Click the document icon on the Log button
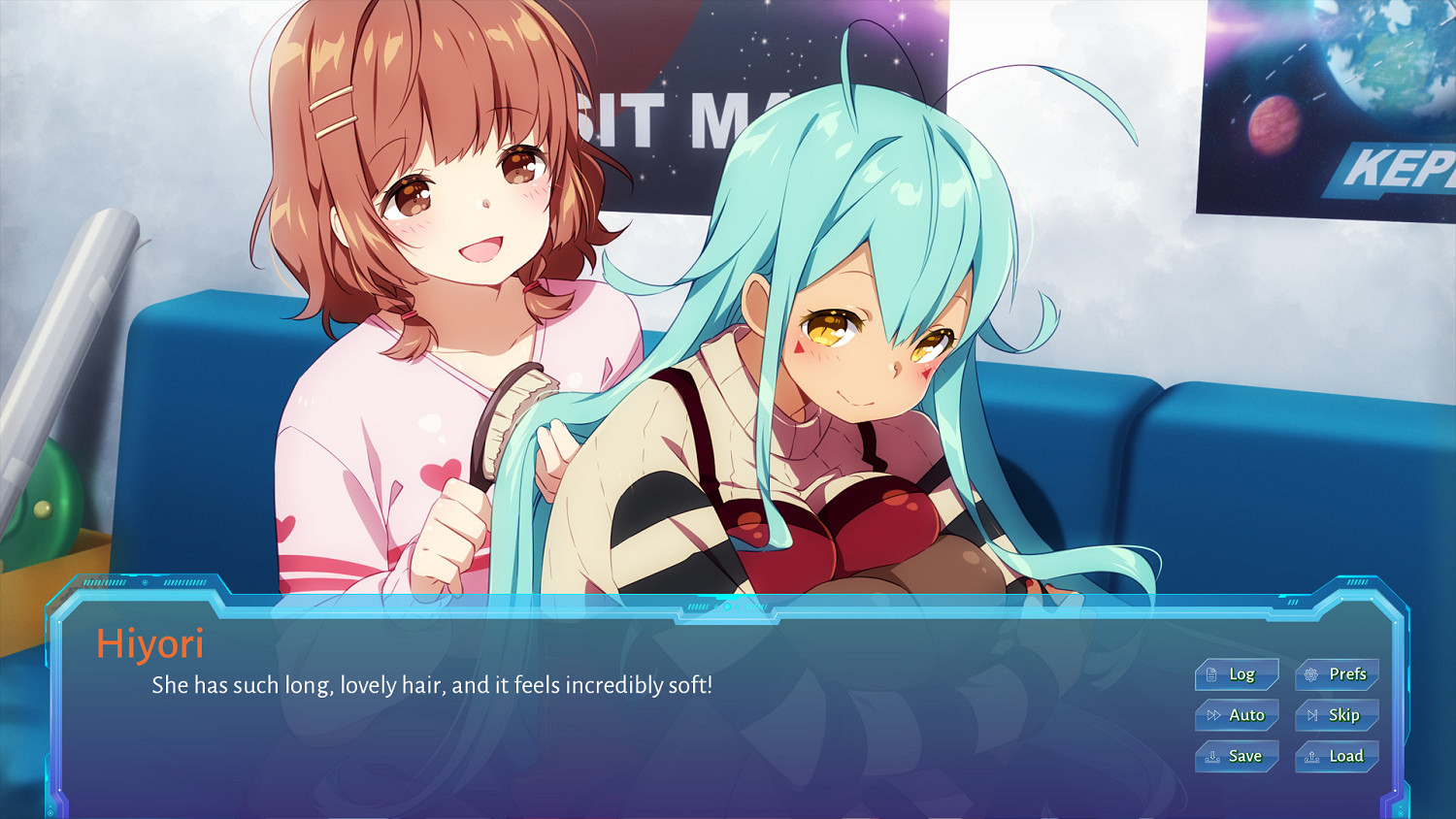Screen dimensions: 1456x819 tap(1212, 675)
